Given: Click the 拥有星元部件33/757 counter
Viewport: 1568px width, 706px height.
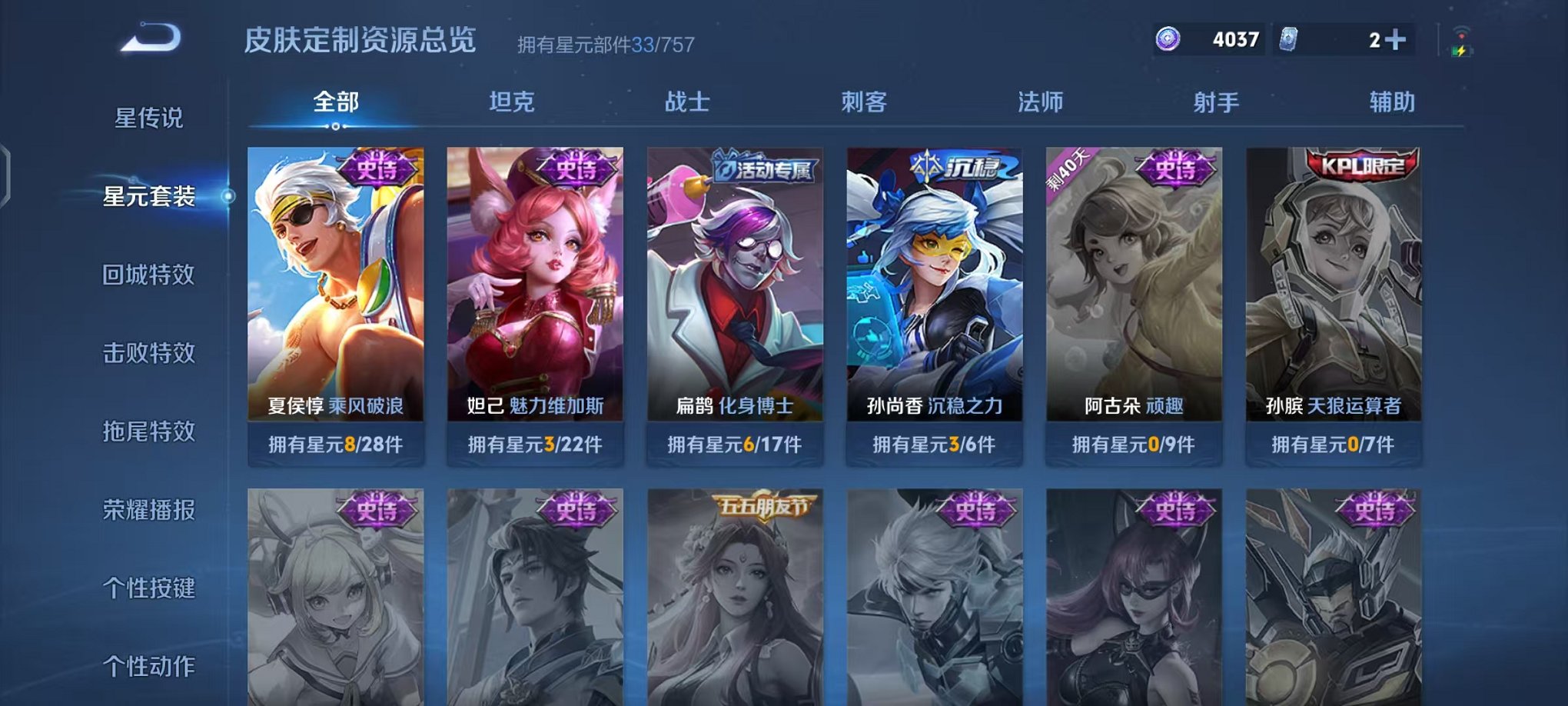Looking at the screenshot, I should tap(605, 45).
